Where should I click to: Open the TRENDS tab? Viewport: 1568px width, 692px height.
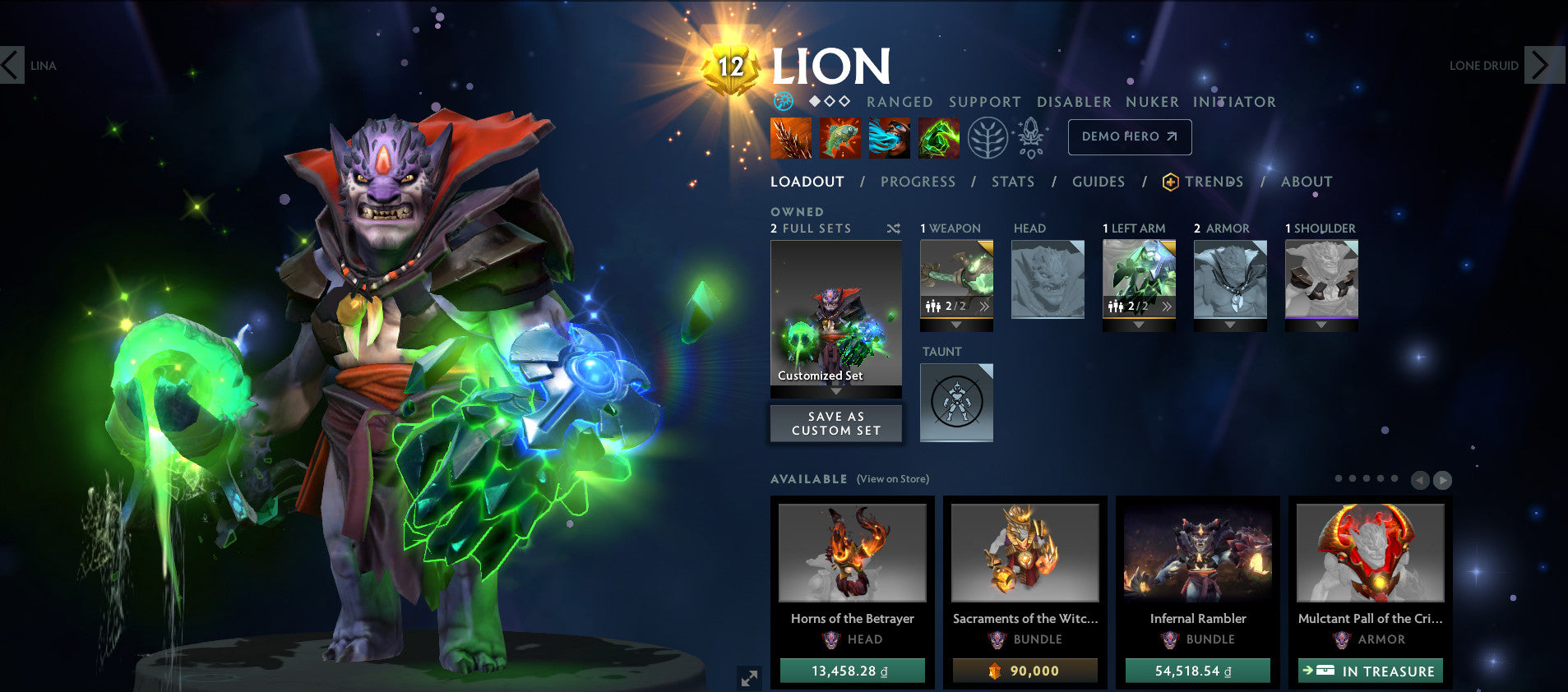[1214, 182]
